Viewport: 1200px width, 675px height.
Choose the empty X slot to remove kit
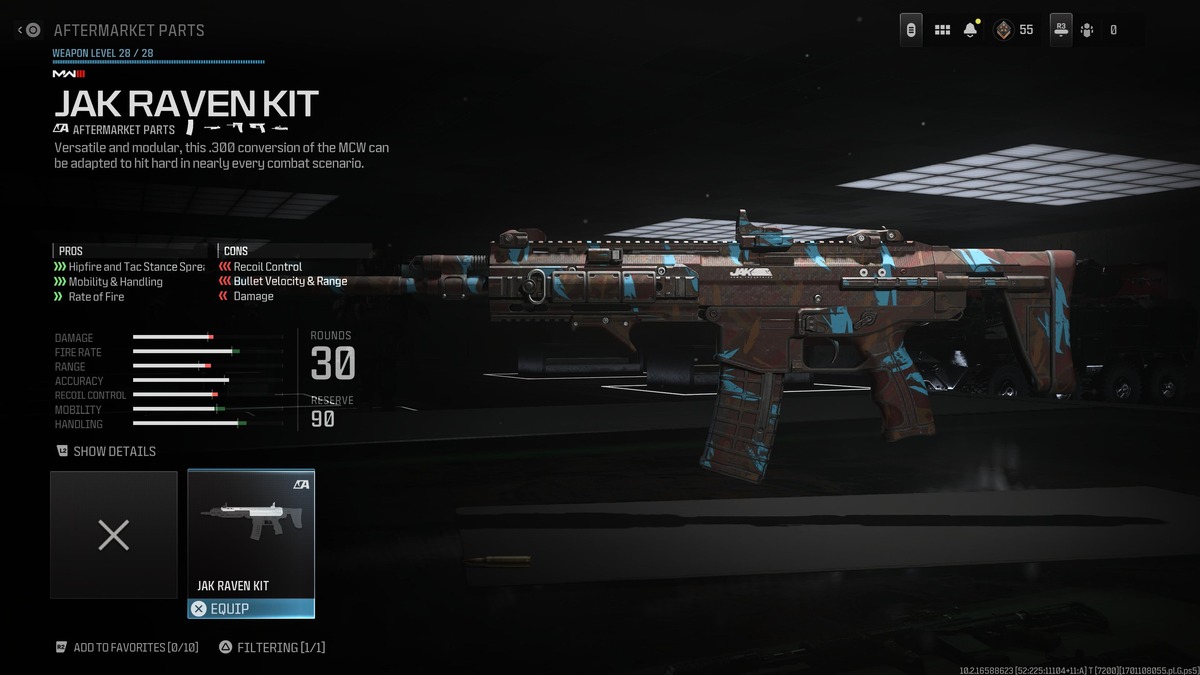point(114,535)
